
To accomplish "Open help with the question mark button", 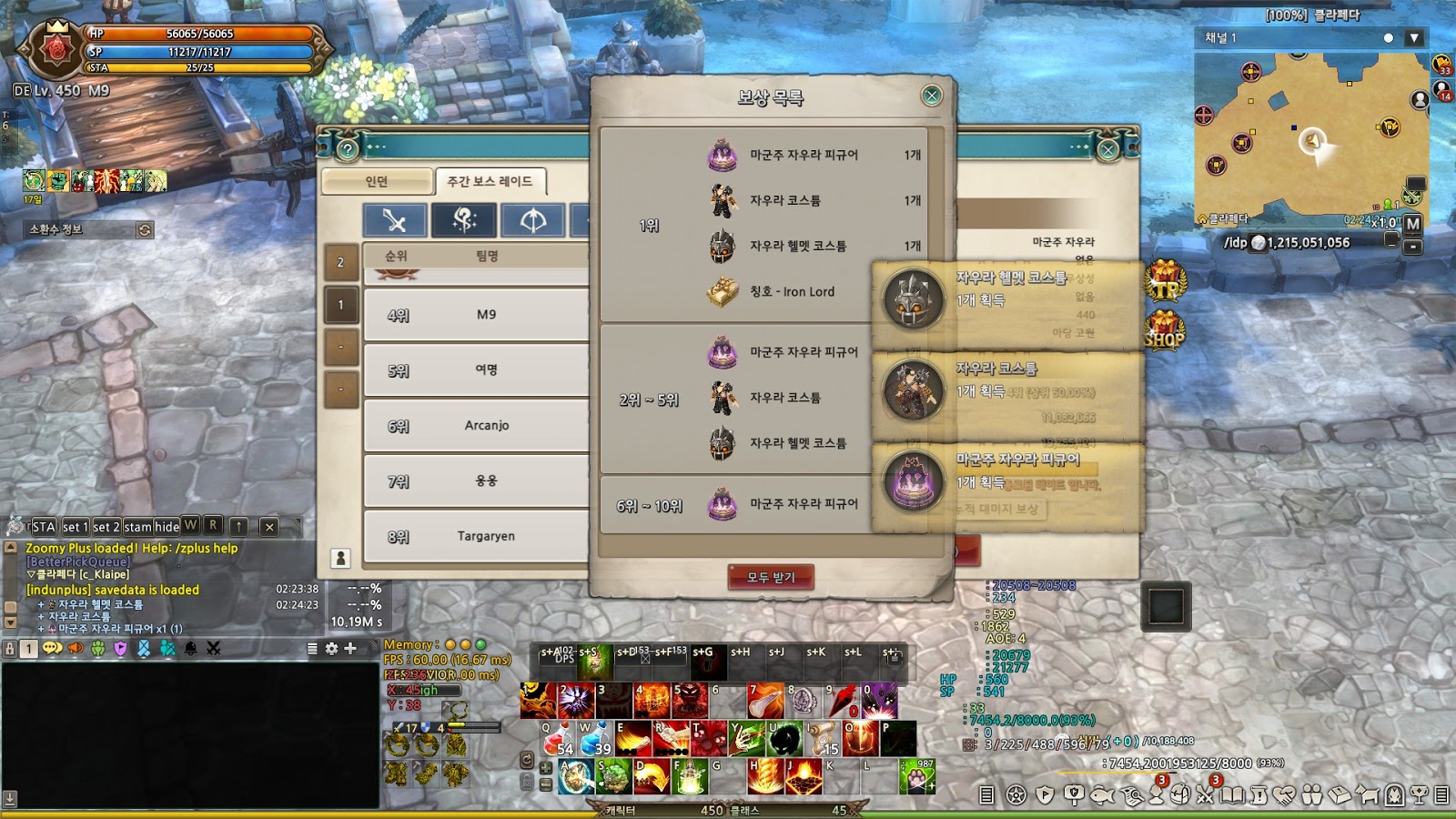I will click(x=347, y=149).
